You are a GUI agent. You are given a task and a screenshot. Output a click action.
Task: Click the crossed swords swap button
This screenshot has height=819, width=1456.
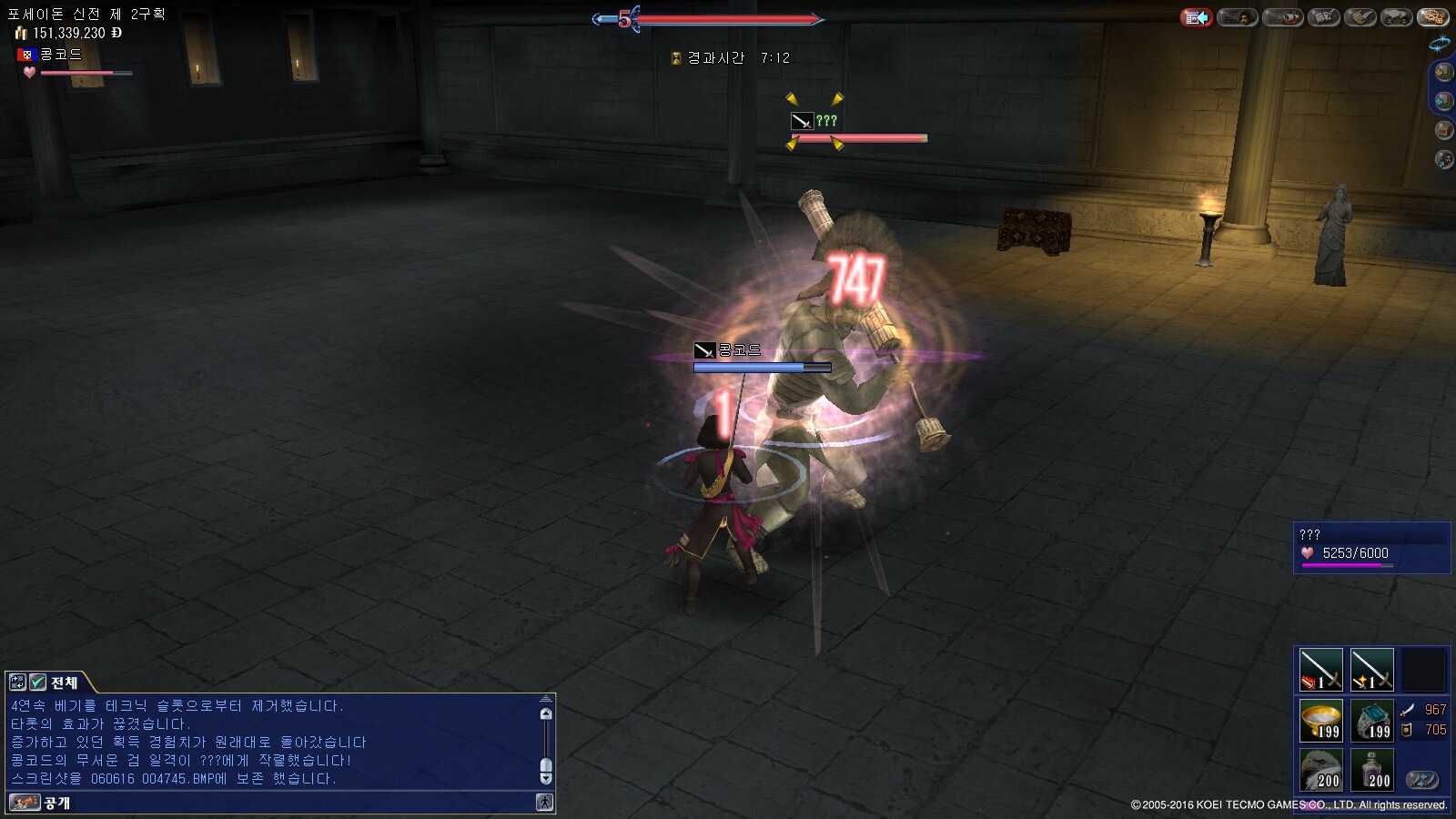[x=1422, y=780]
